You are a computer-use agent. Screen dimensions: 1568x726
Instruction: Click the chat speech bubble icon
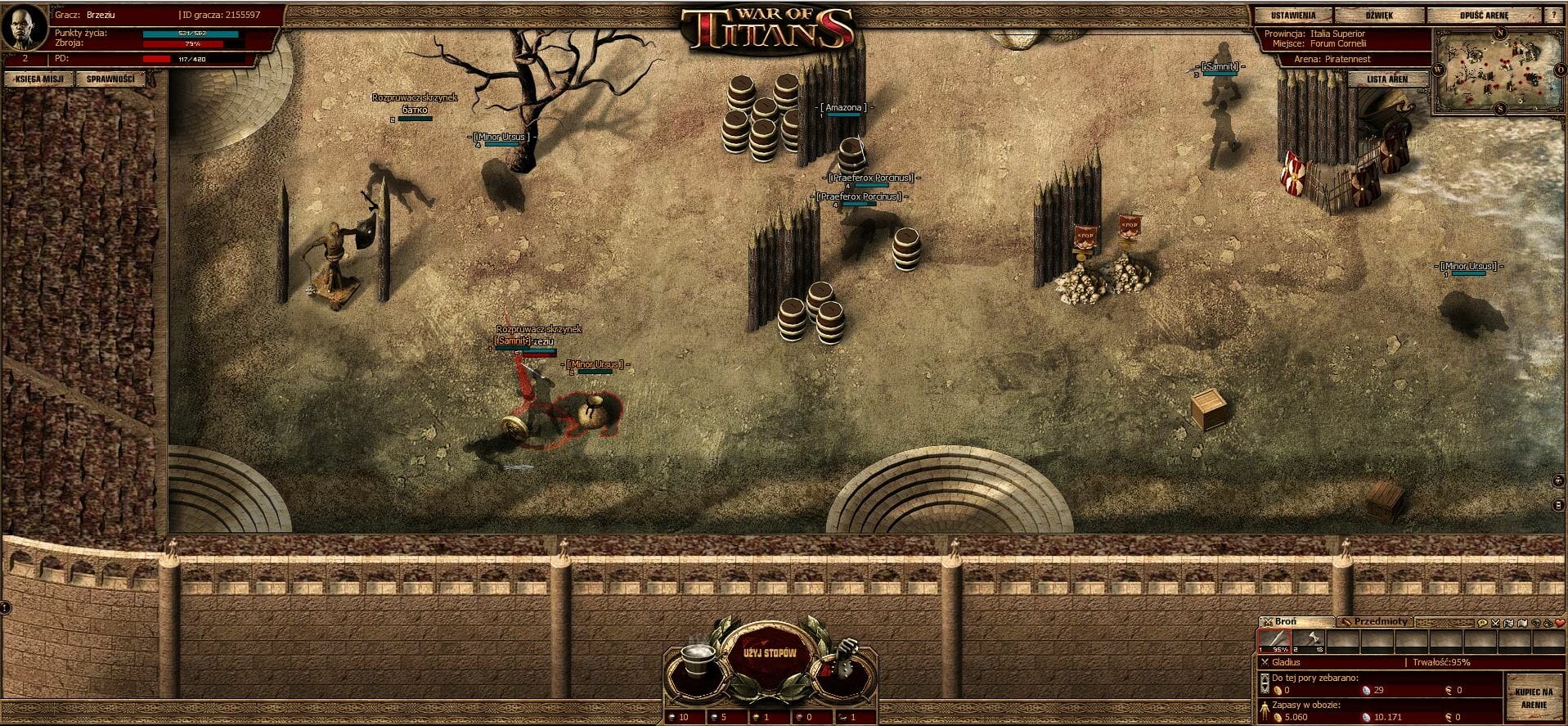(x=1481, y=623)
